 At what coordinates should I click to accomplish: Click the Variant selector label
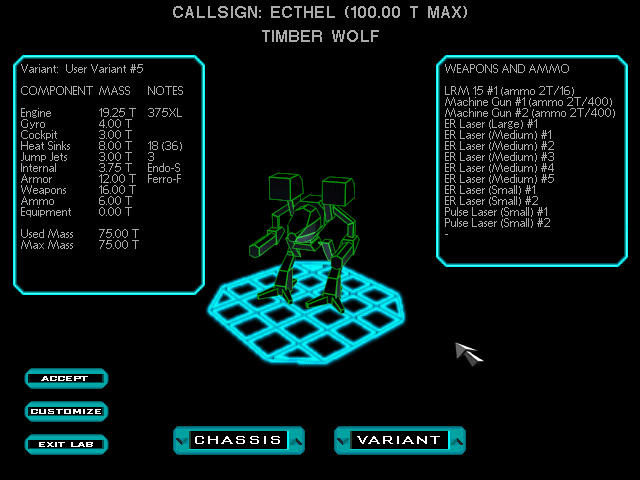[399, 440]
